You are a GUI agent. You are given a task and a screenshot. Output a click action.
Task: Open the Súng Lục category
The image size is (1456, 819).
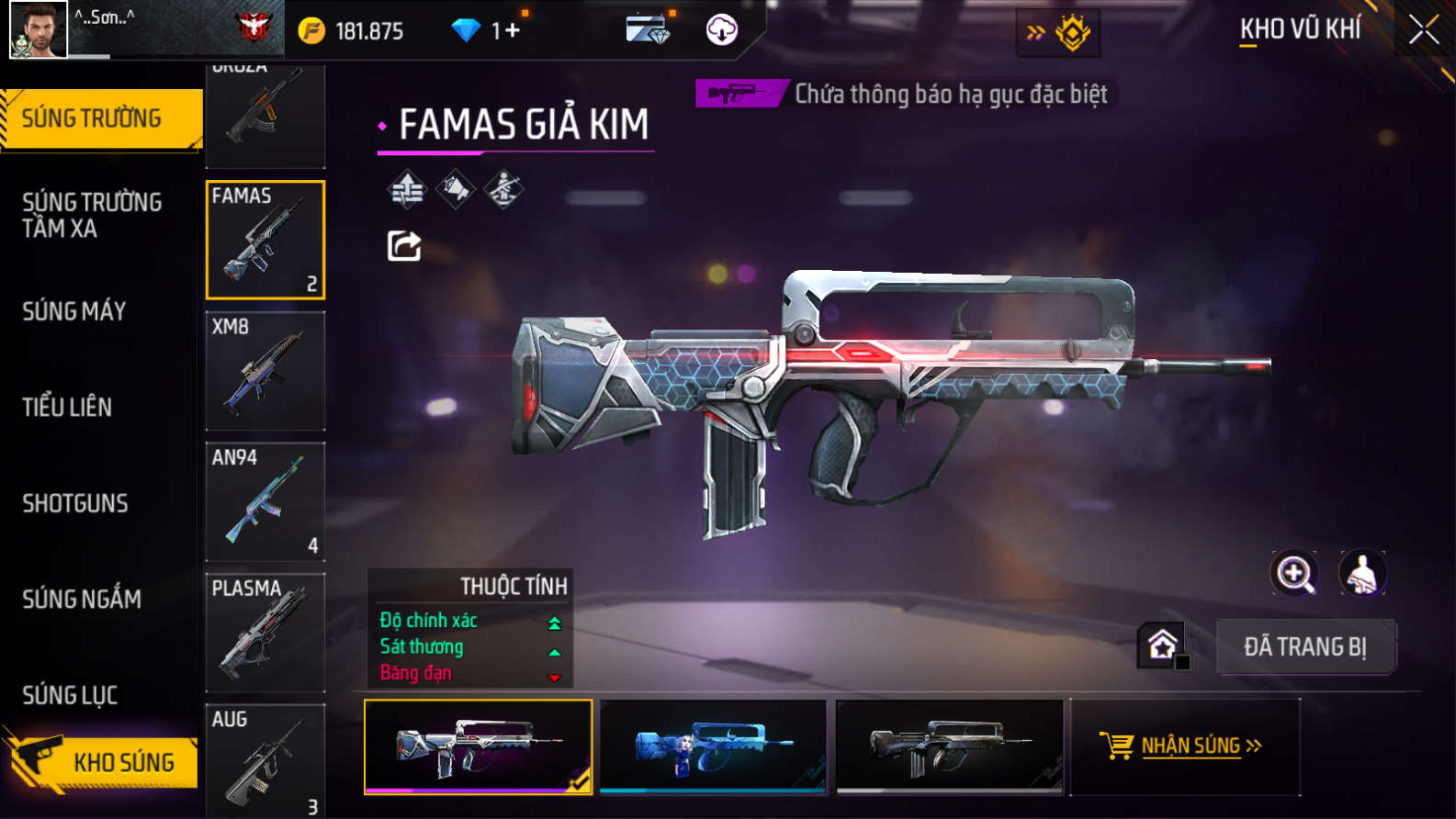pyautogui.click(x=70, y=695)
